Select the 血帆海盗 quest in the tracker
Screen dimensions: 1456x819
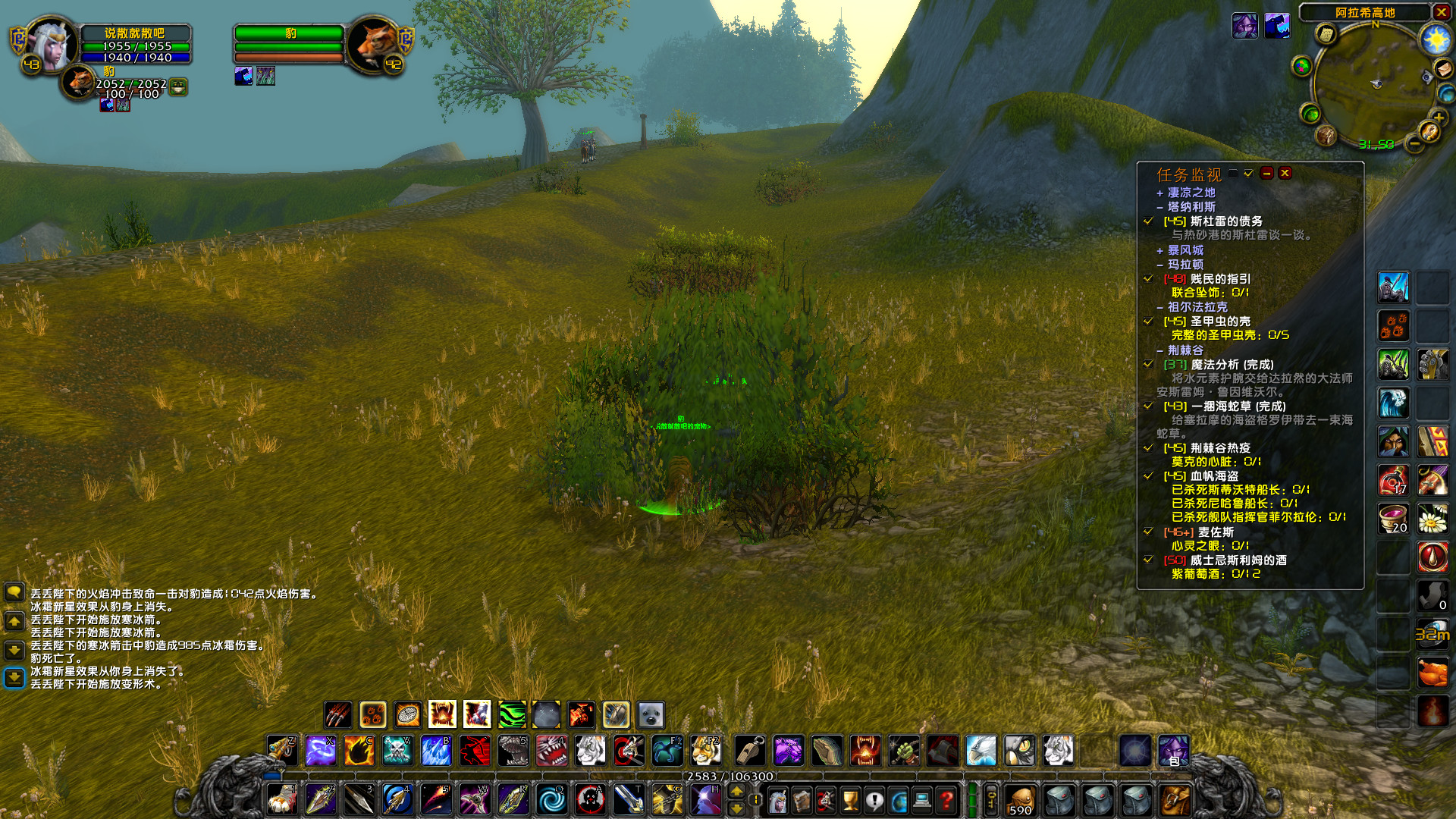1214,476
